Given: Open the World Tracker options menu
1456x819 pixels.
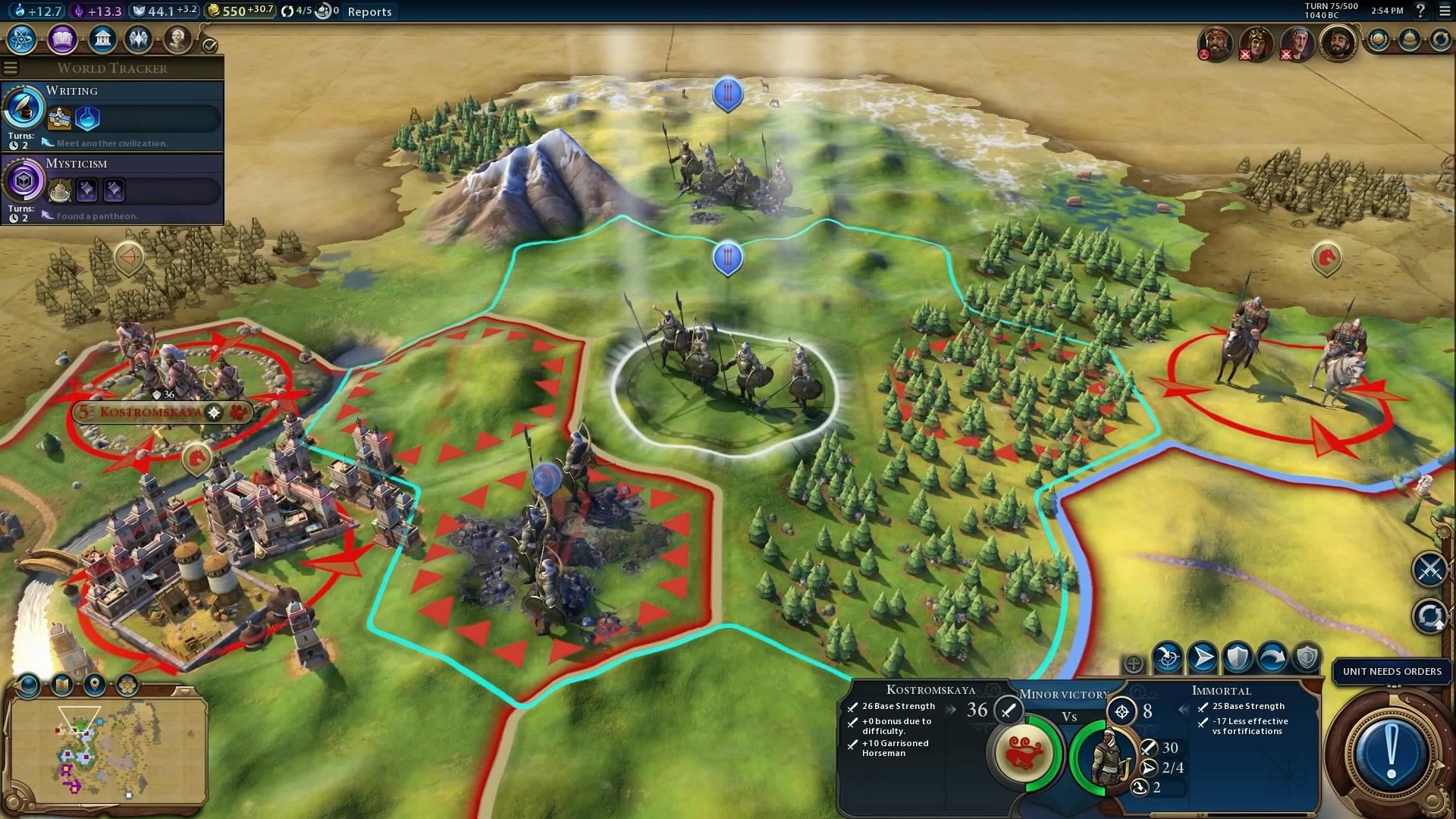Looking at the screenshot, I should coord(11,68).
